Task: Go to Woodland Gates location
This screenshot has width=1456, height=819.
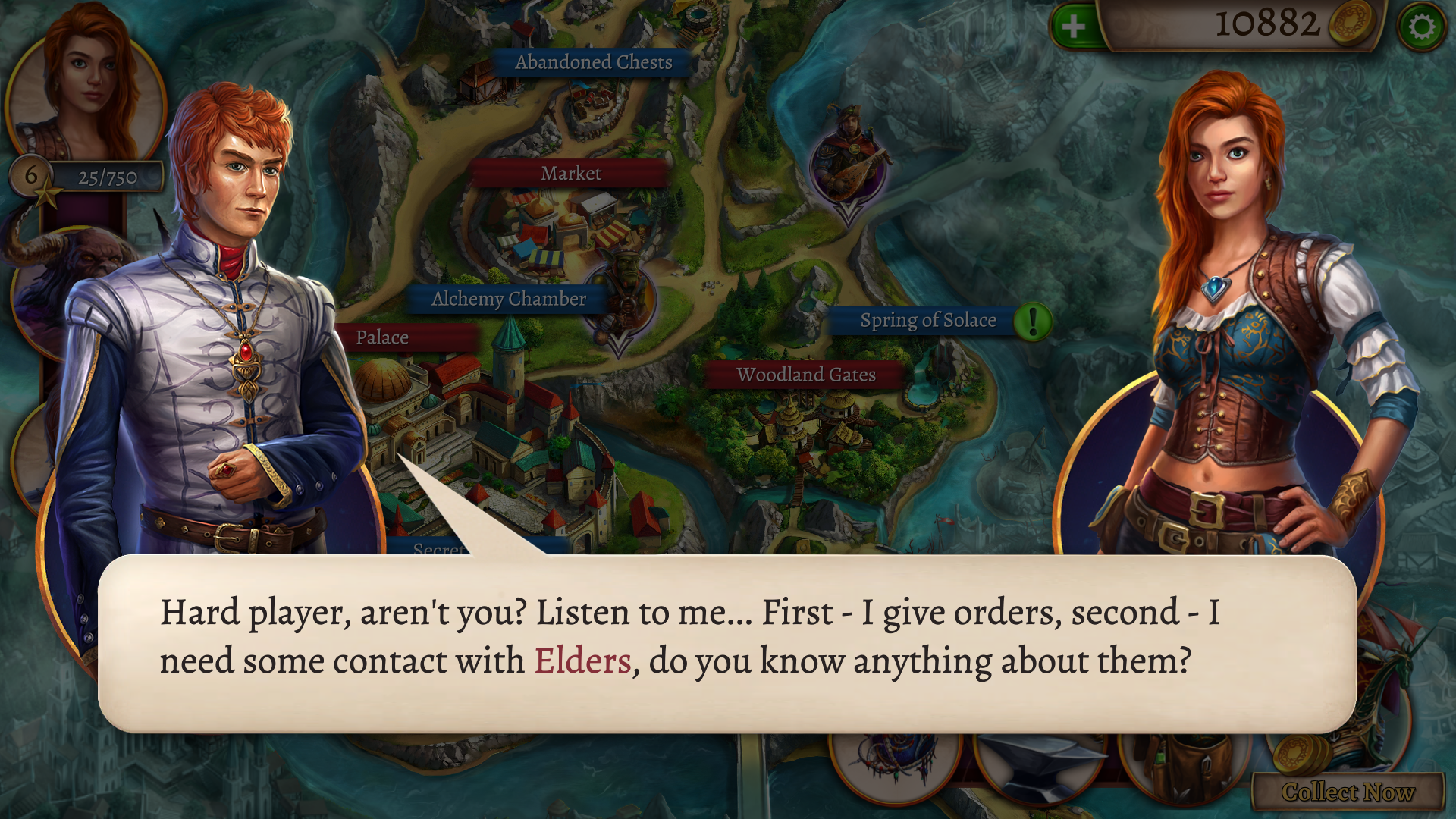Action: [805, 375]
